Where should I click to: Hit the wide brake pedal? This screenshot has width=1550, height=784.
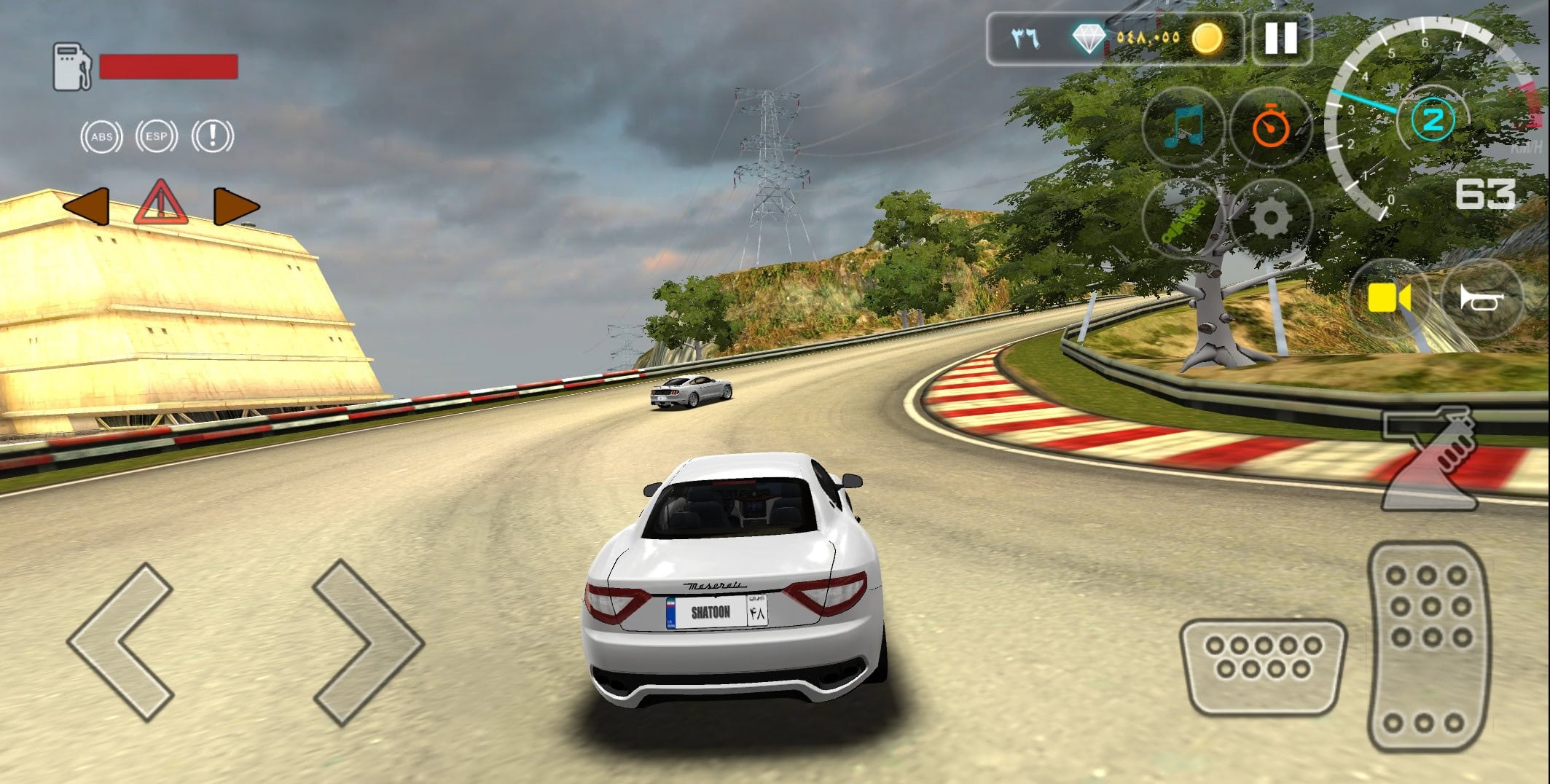[1264, 666]
